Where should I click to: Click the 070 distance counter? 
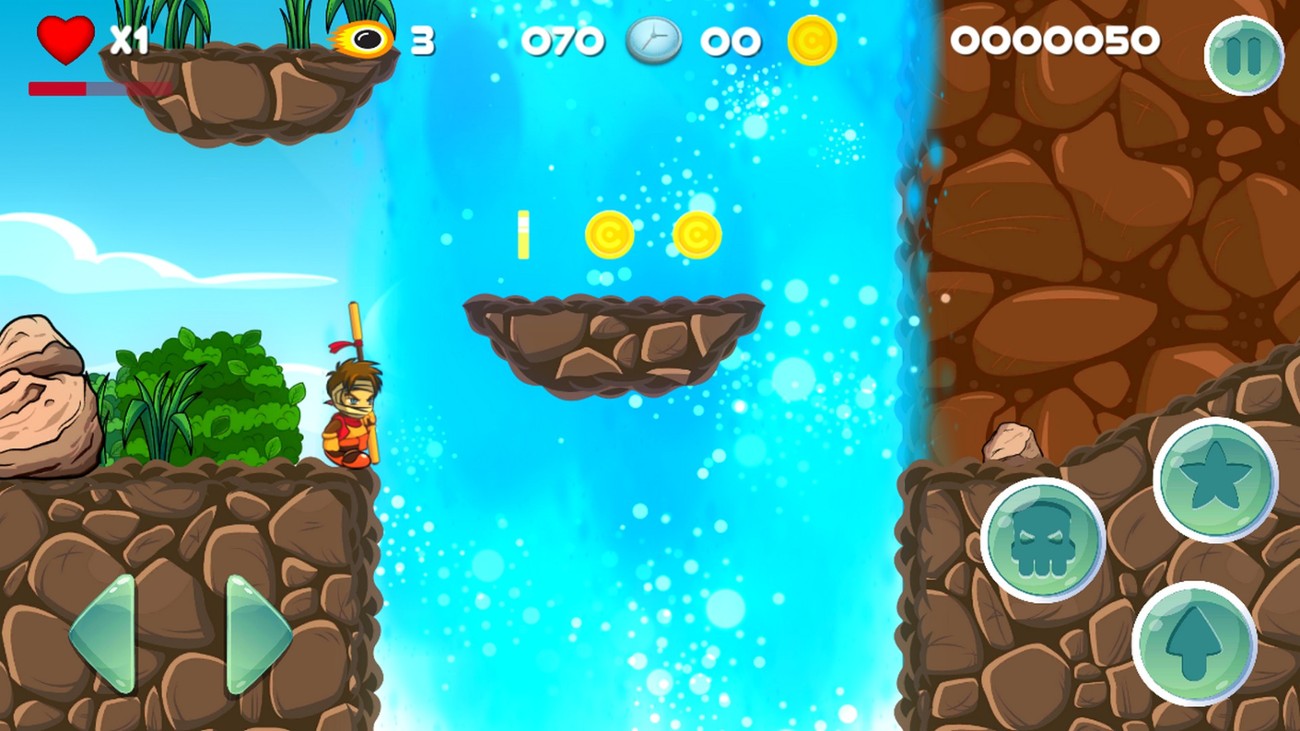pos(565,40)
